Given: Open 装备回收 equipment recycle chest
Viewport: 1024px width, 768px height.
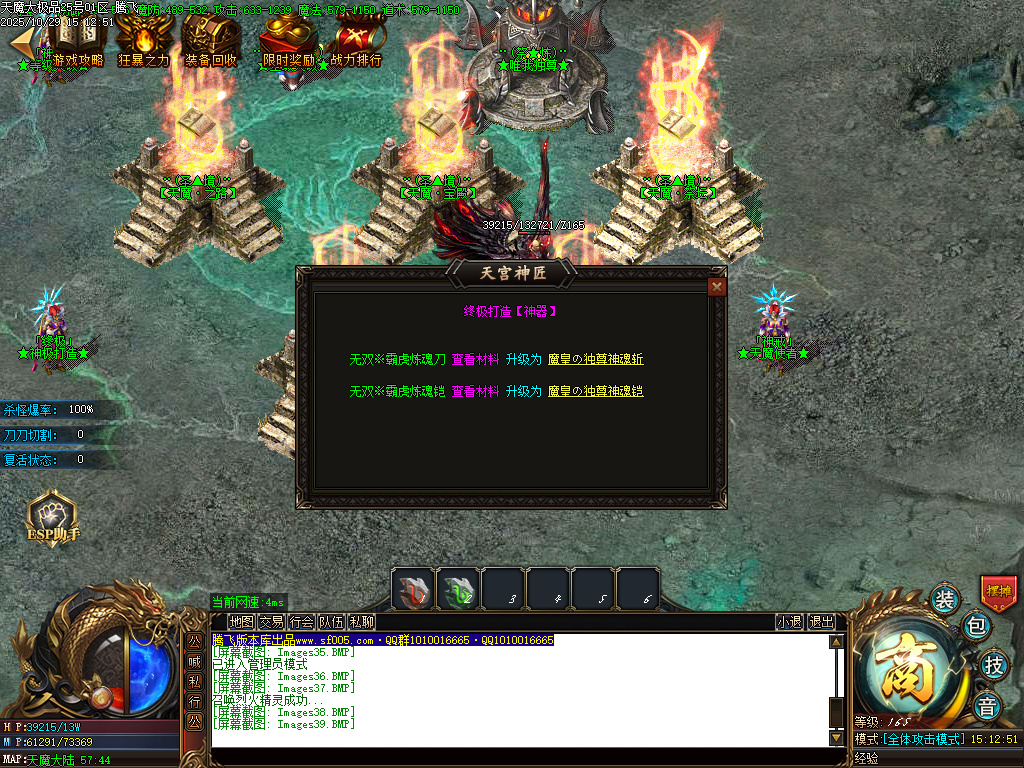Looking at the screenshot, I should (211, 42).
